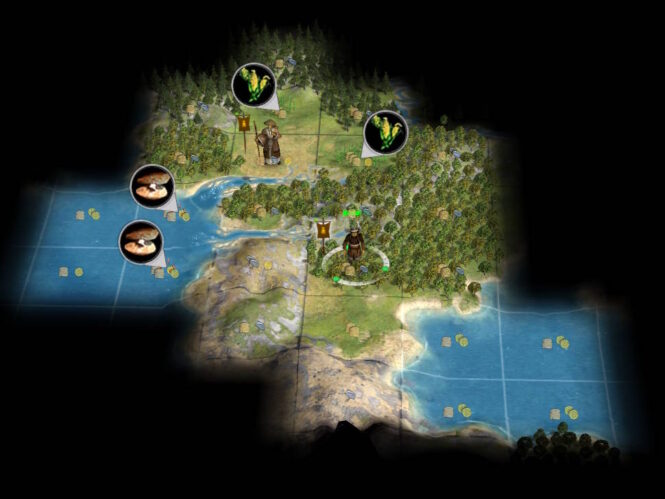
Task: Select the warrior unit with the selection ring
Action: (x=353, y=247)
